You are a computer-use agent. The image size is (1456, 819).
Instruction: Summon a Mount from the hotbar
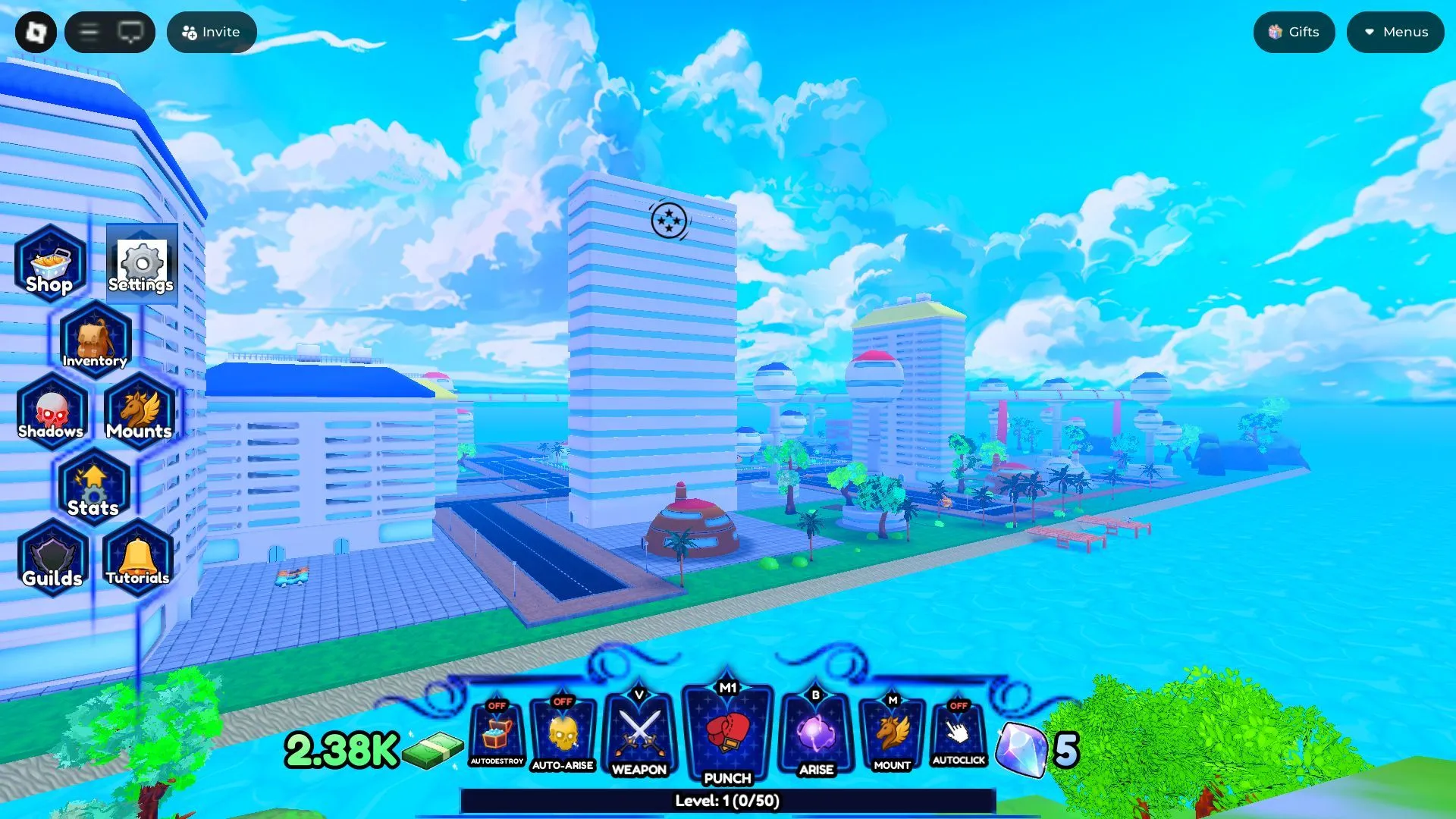[891, 732]
